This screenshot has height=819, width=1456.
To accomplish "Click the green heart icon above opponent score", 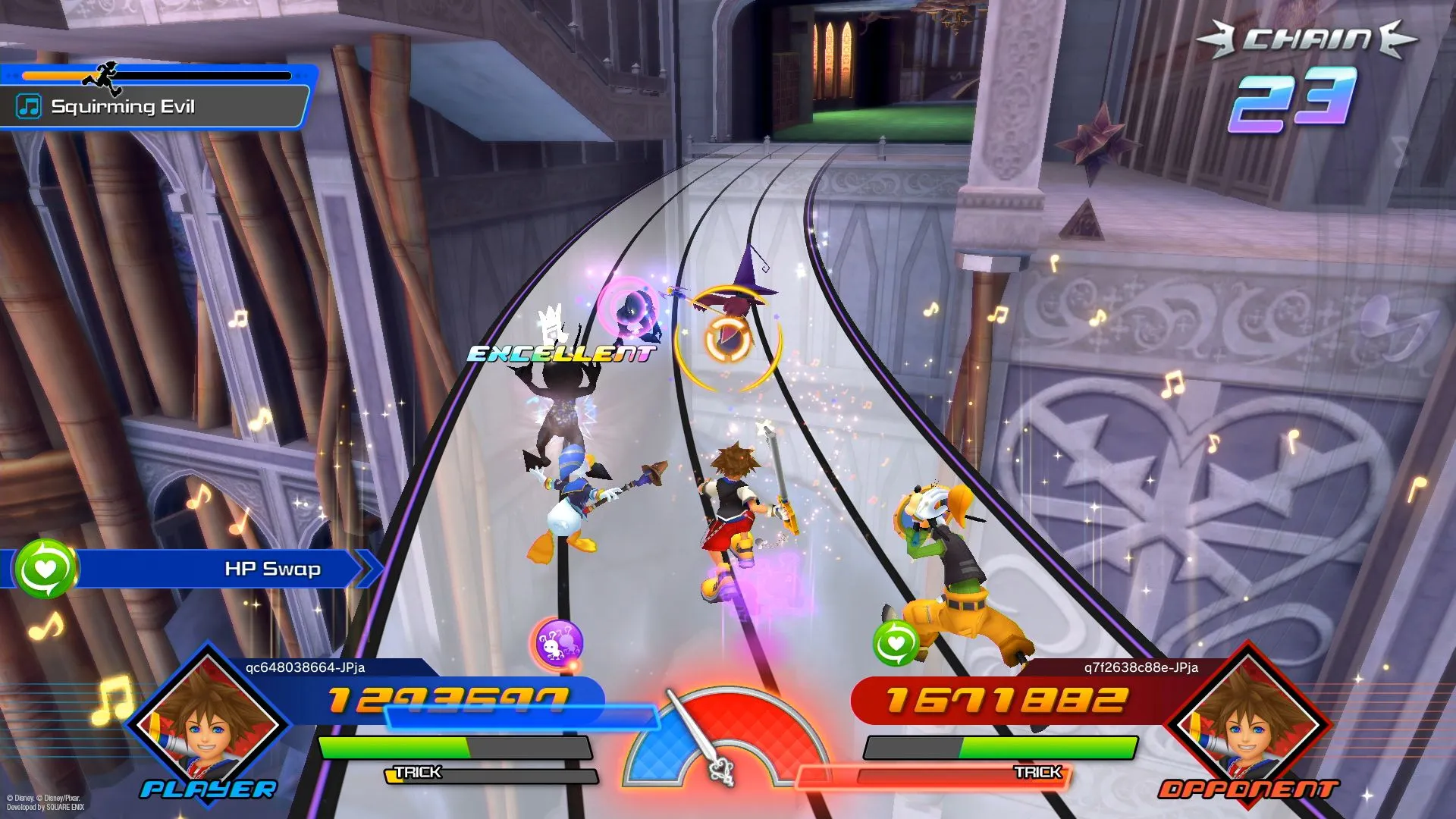I will point(896,644).
